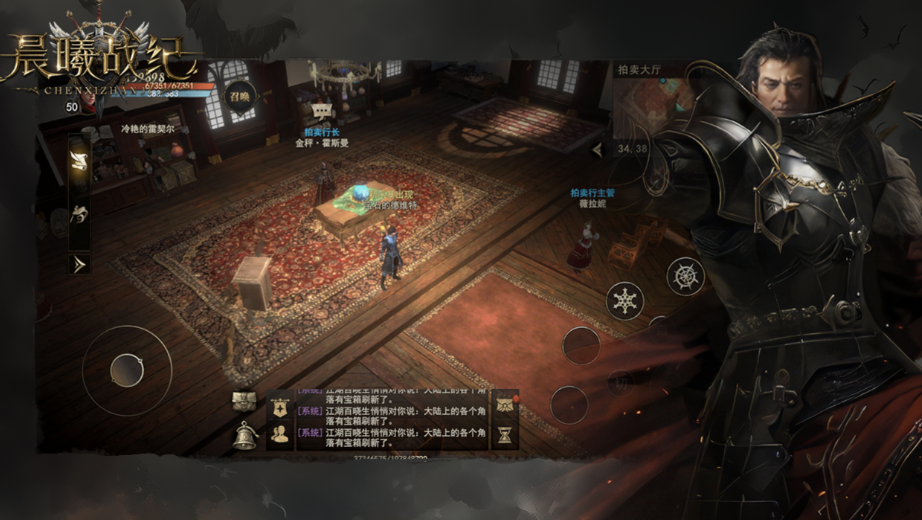Open the speech bubble above the auction chief
Viewport: 922px width, 520px height.
322,111
